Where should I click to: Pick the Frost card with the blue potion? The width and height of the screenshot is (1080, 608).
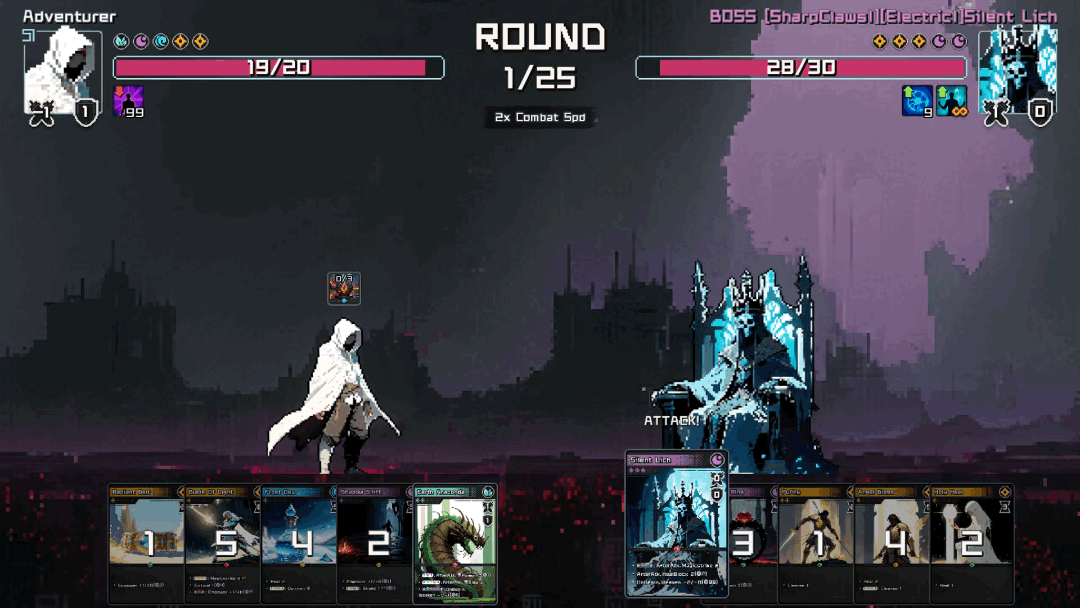click(x=298, y=542)
